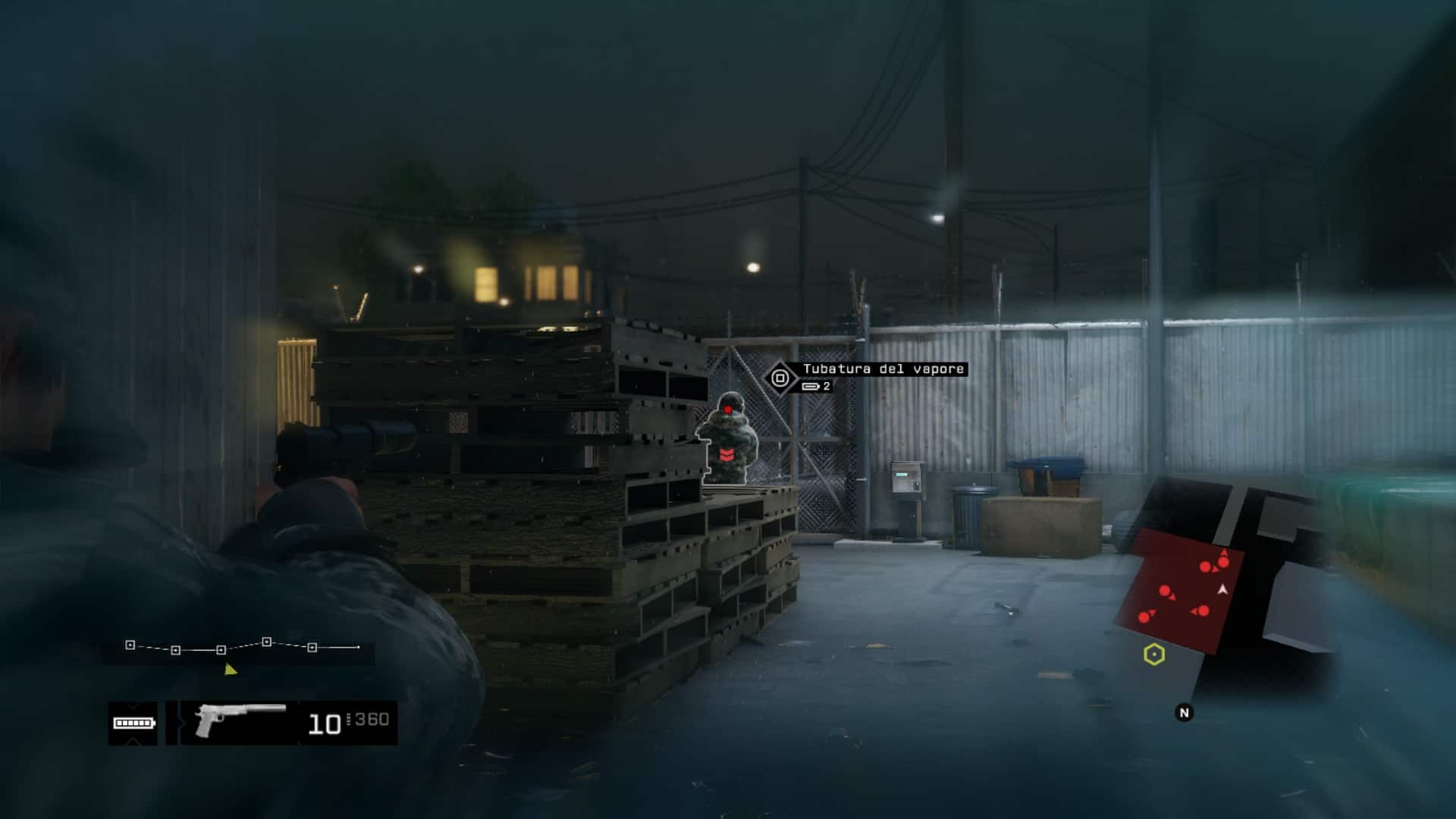1456x819 pixels.
Task: Click the north compass marker
Action: (1184, 713)
